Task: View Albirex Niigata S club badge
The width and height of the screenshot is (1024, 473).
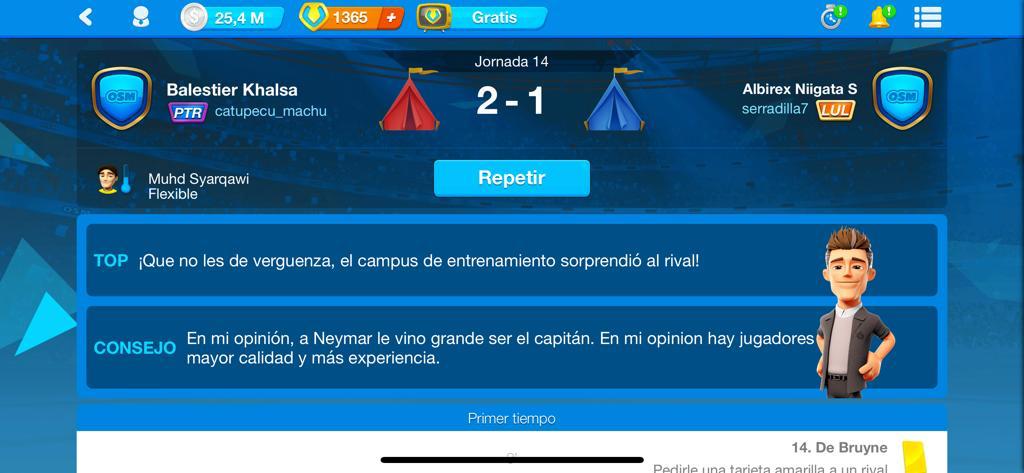Action: pyautogui.click(x=902, y=98)
